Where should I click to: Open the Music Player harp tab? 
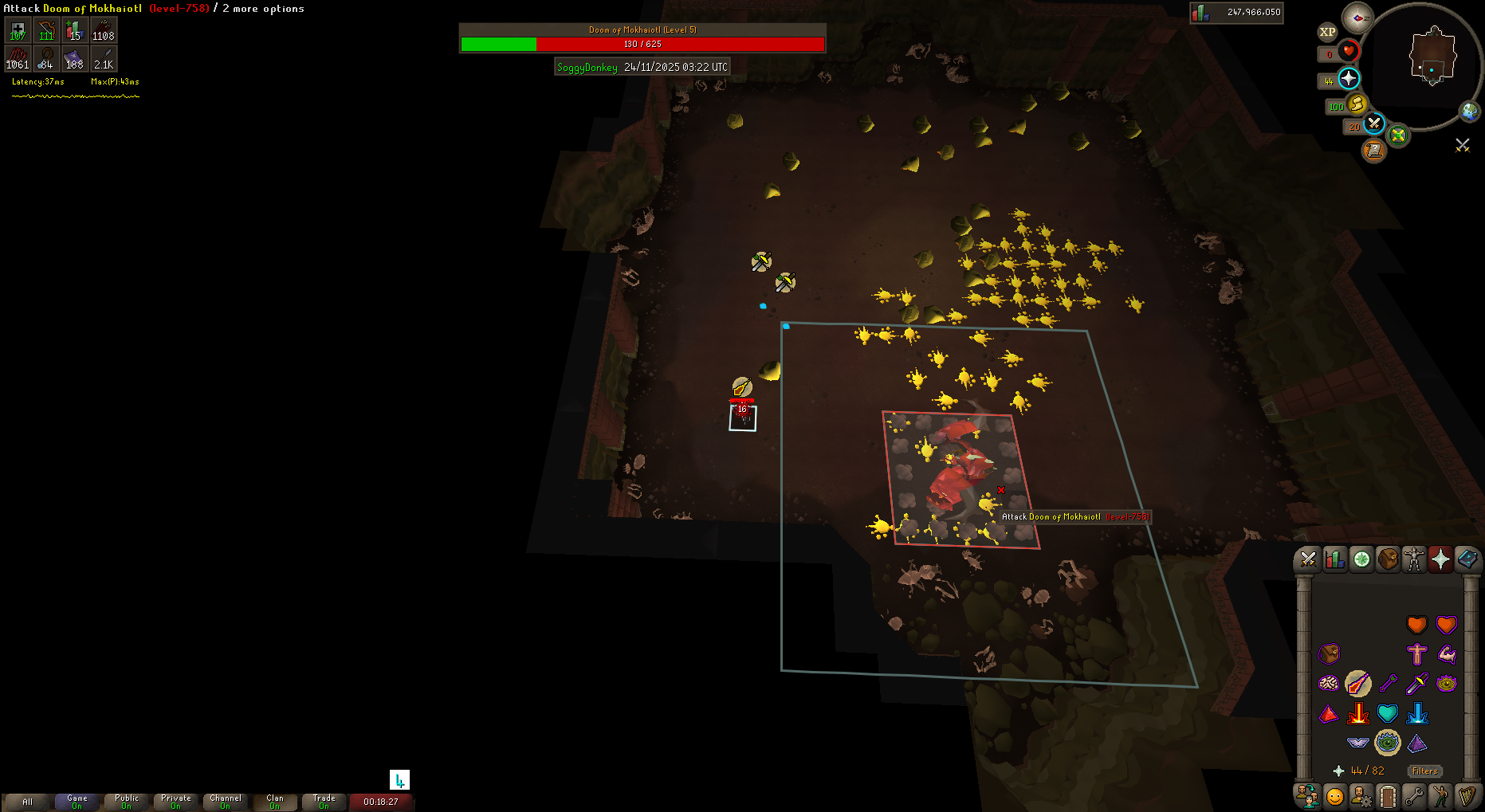click(x=1467, y=796)
